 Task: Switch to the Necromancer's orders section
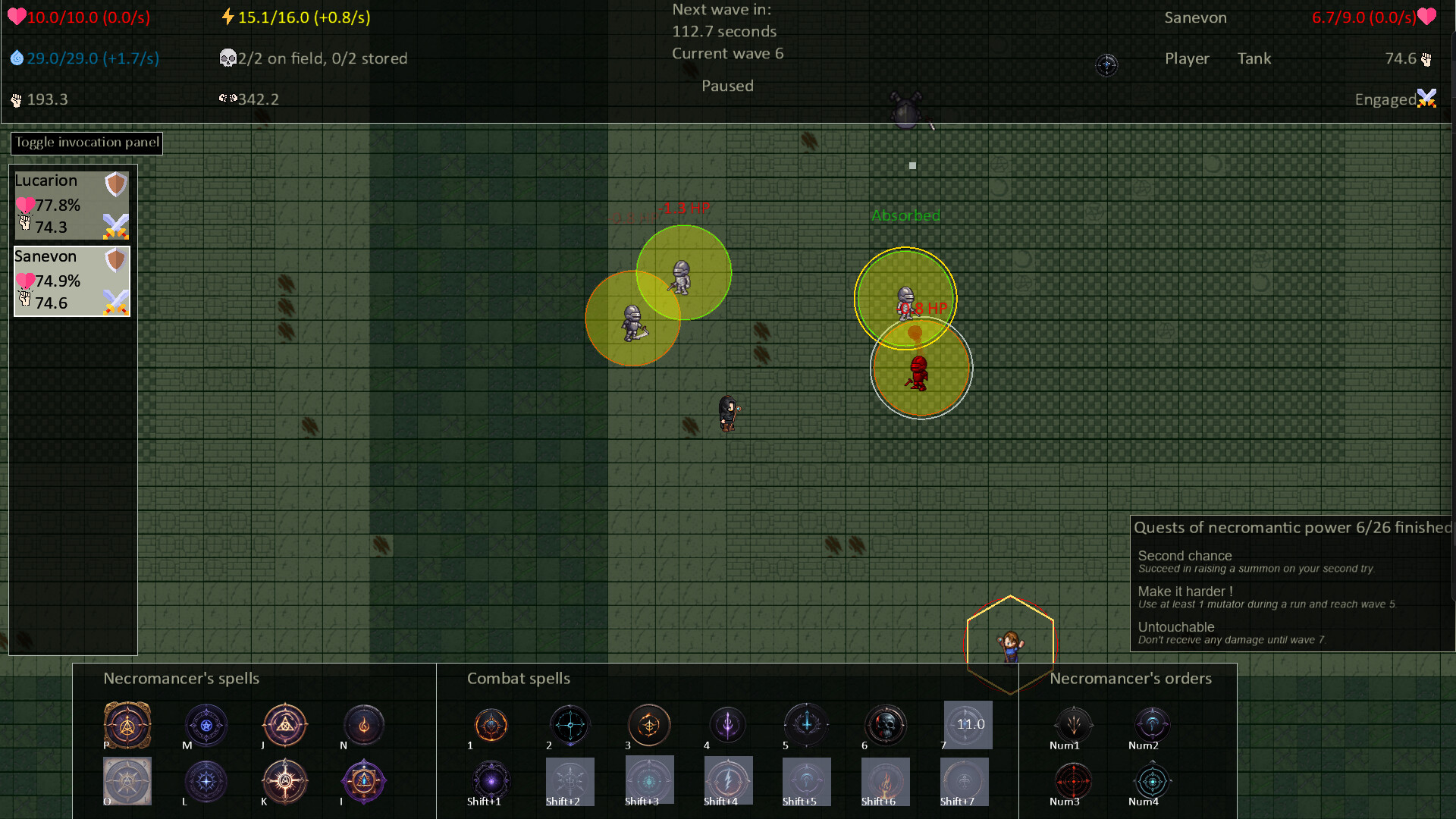(x=1130, y=679)
